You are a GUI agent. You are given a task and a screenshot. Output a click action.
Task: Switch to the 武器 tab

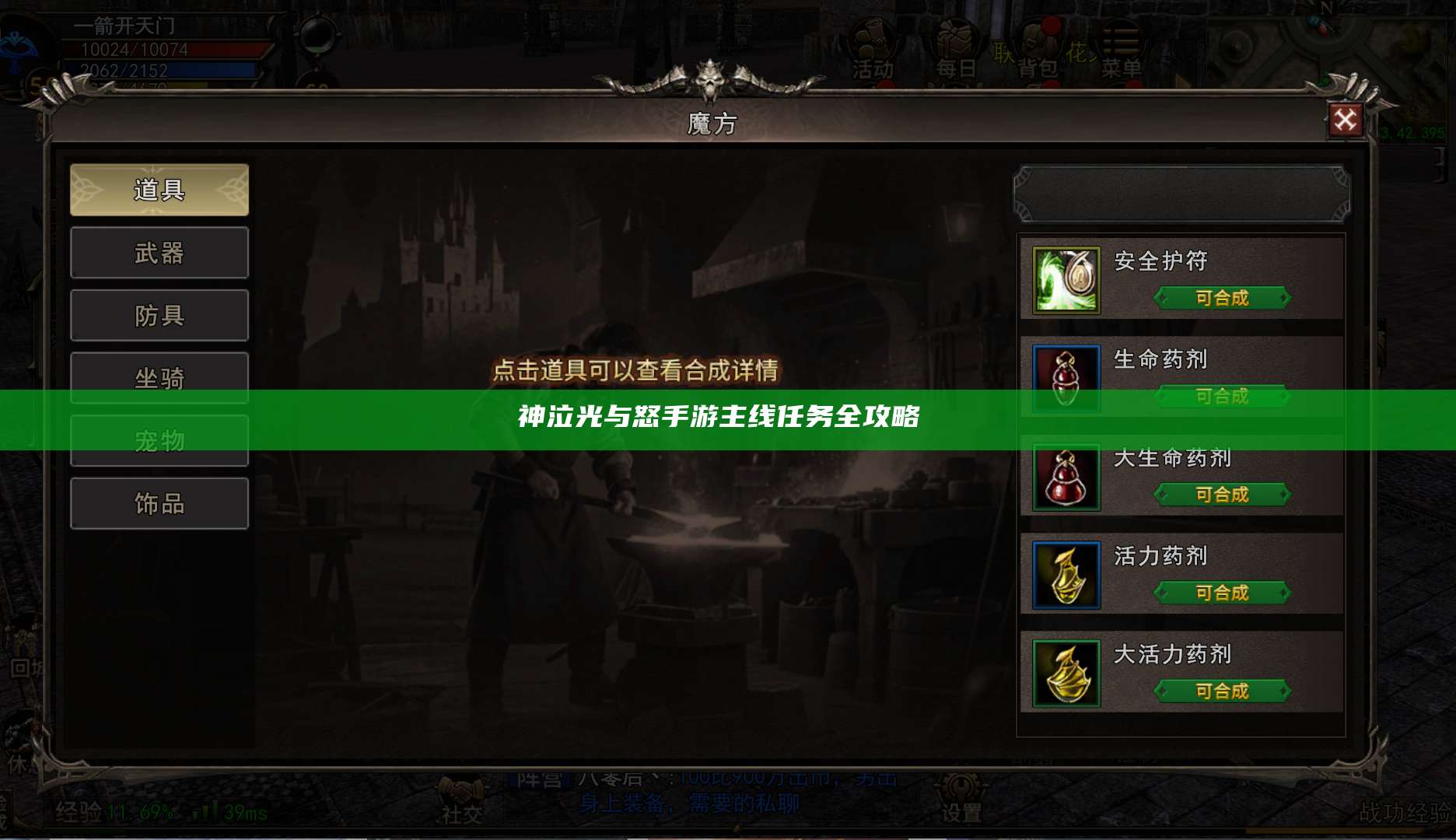pos(159,253)
